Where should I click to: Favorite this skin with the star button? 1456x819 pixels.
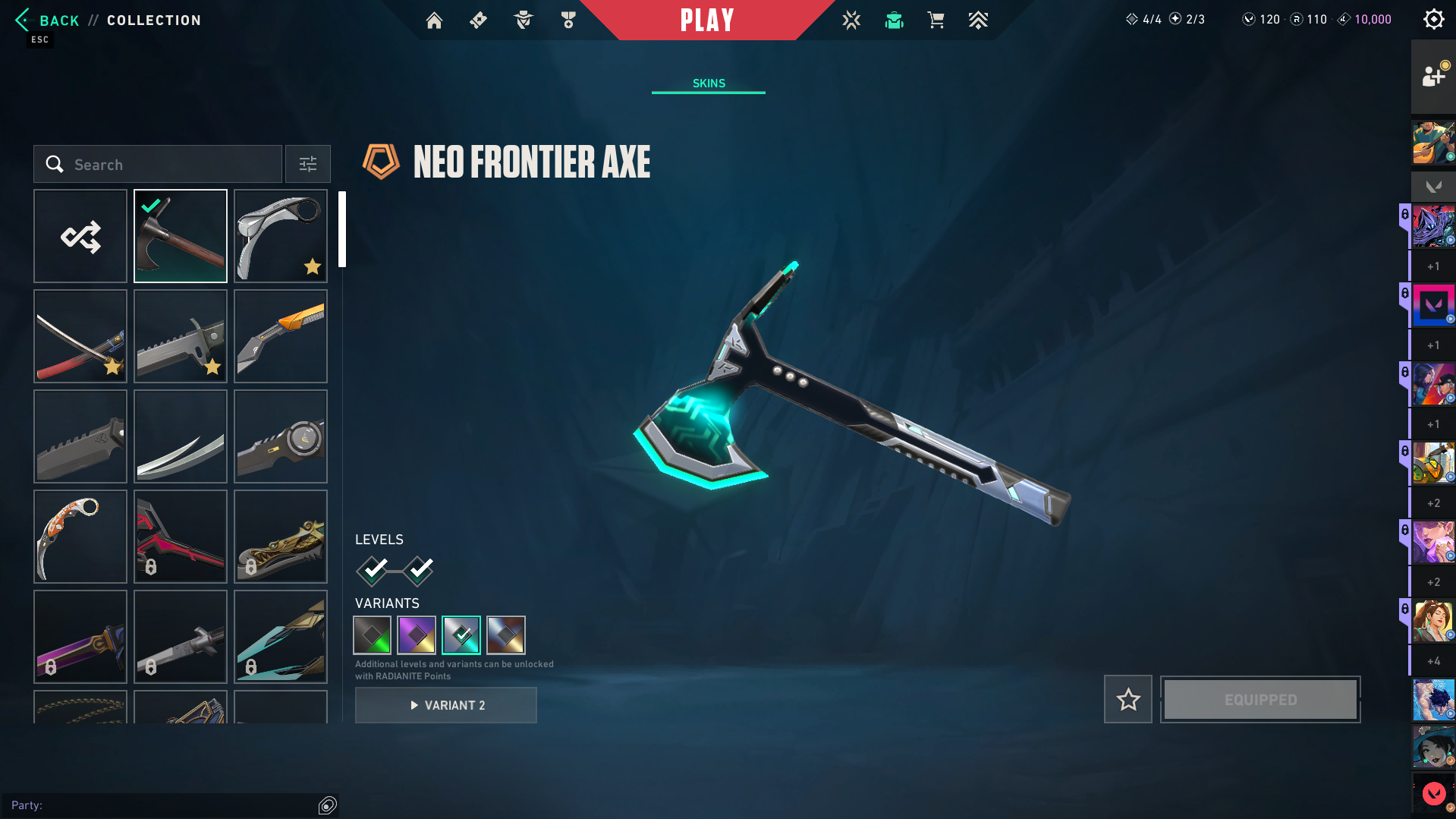[x=1128, y=699]
